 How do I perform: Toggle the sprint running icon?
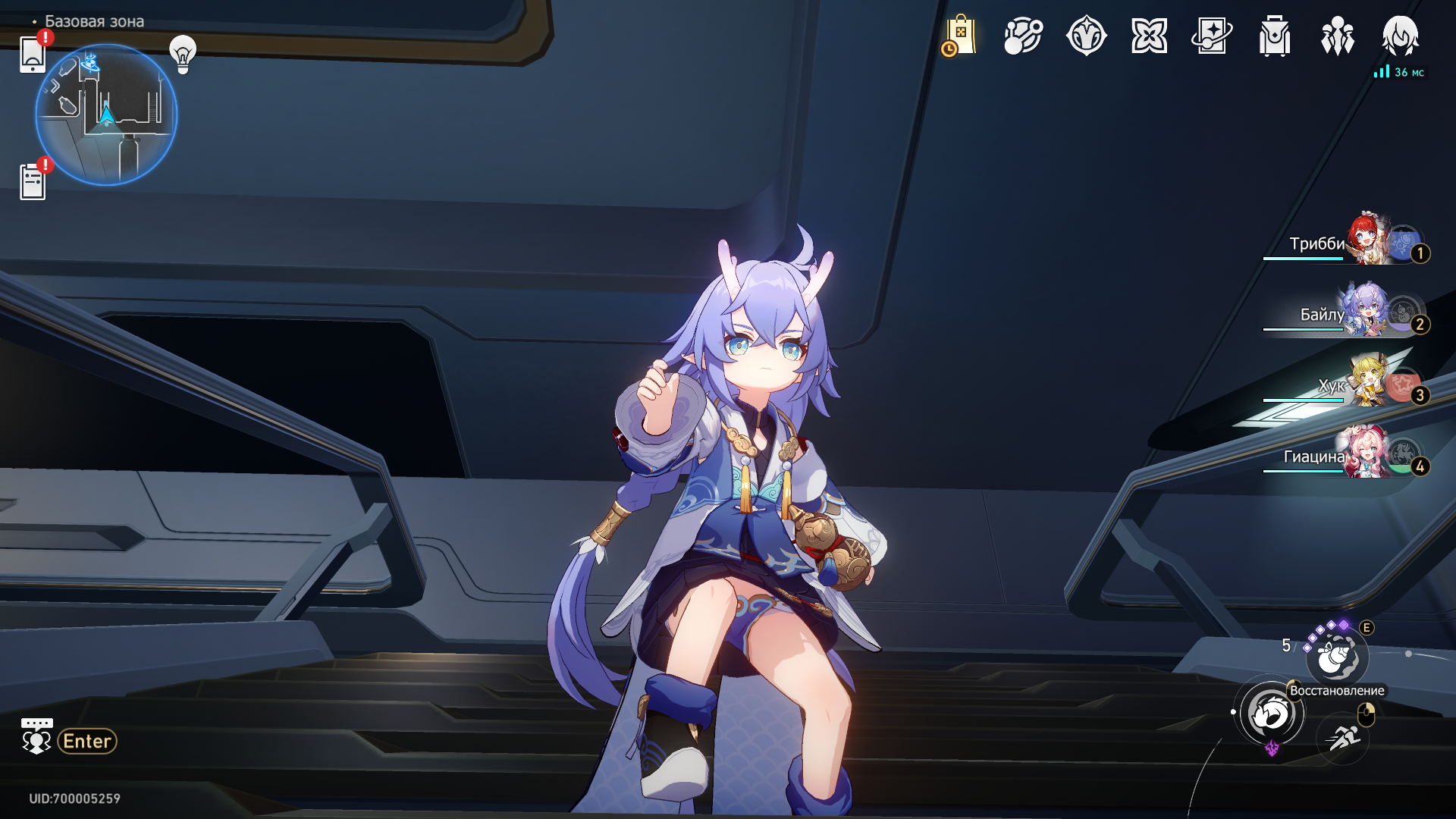[1343, 736]
